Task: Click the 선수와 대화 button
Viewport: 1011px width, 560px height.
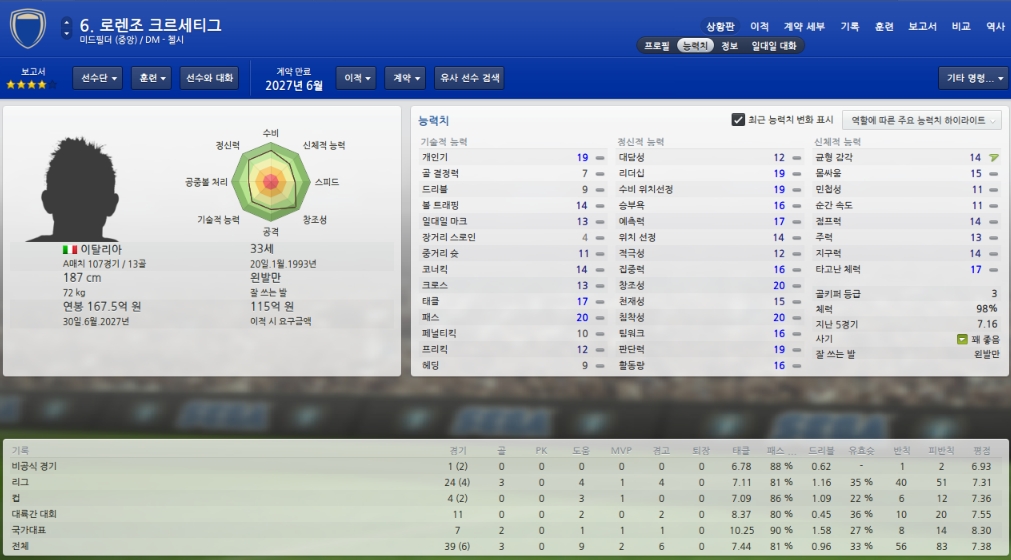Action: 210,78
